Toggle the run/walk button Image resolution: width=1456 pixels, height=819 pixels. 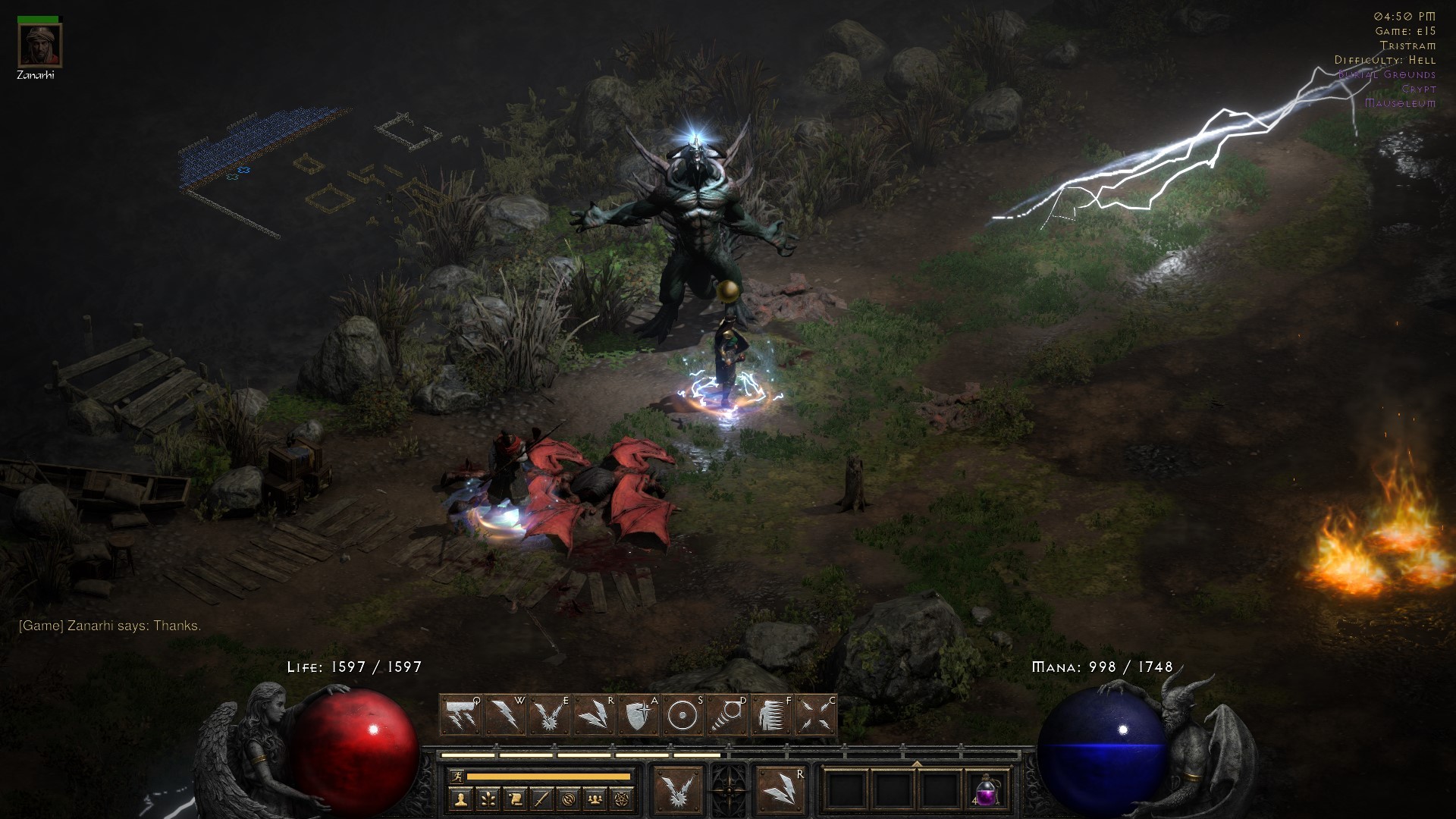click(457, 776)
